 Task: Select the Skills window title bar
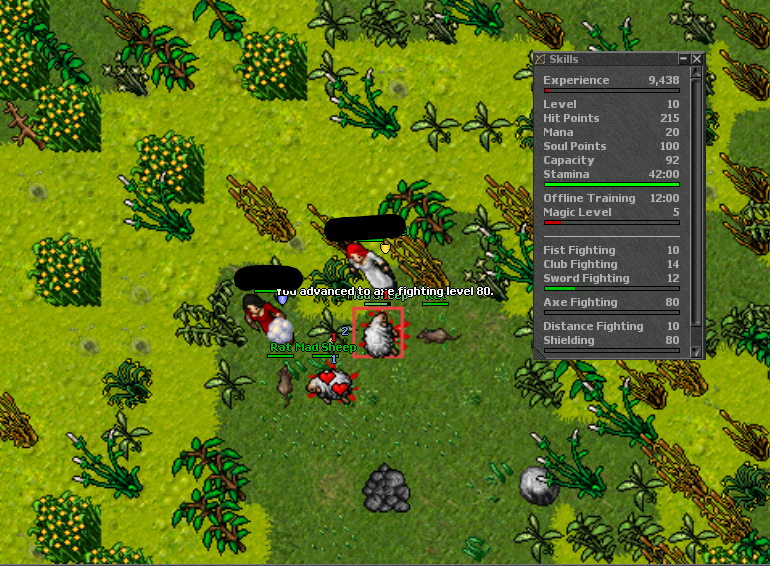click(x=608, y=59)
